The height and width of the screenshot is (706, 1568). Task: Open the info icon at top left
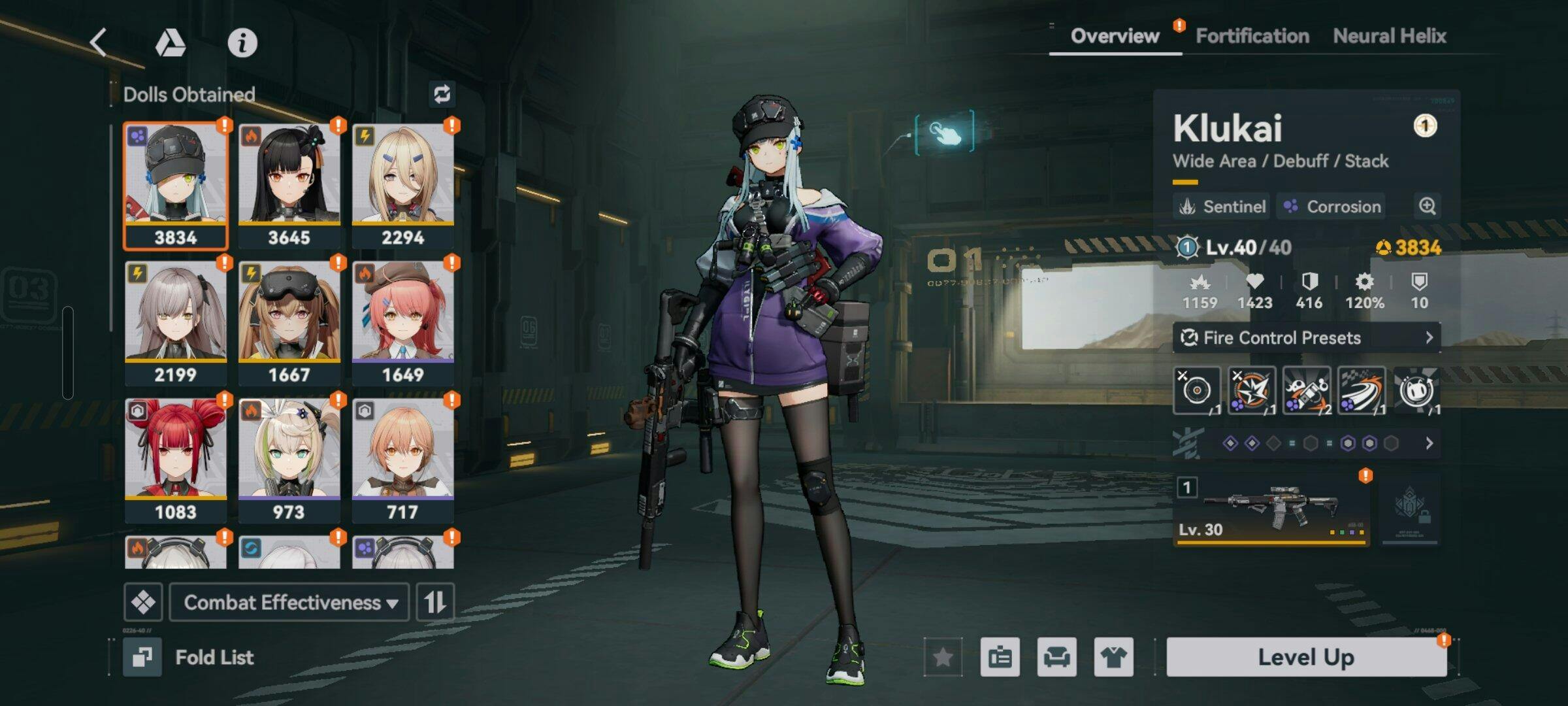(242, 43)
